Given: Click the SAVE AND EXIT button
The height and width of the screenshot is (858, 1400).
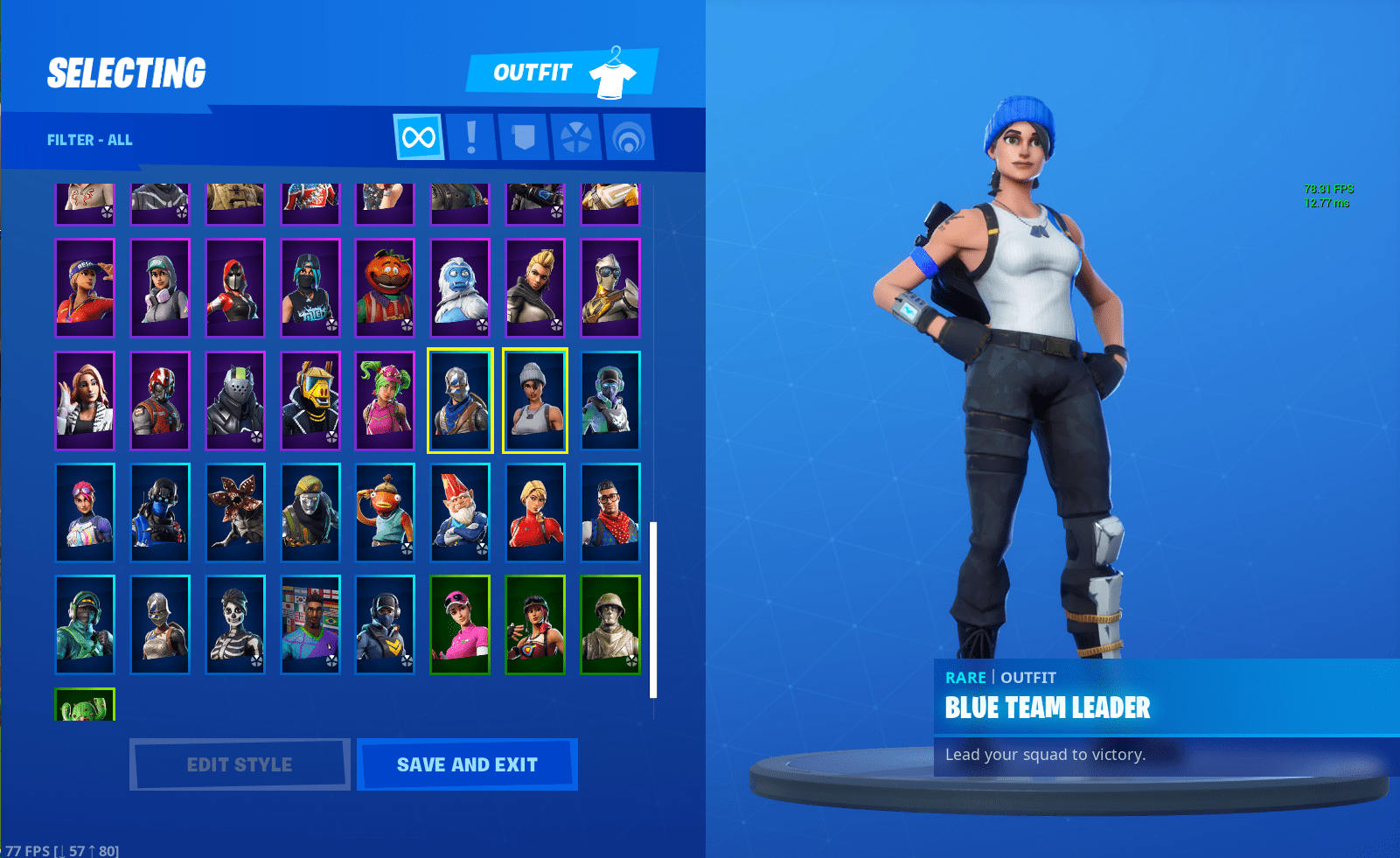Looking at the screenshot, I should [467, 764].
